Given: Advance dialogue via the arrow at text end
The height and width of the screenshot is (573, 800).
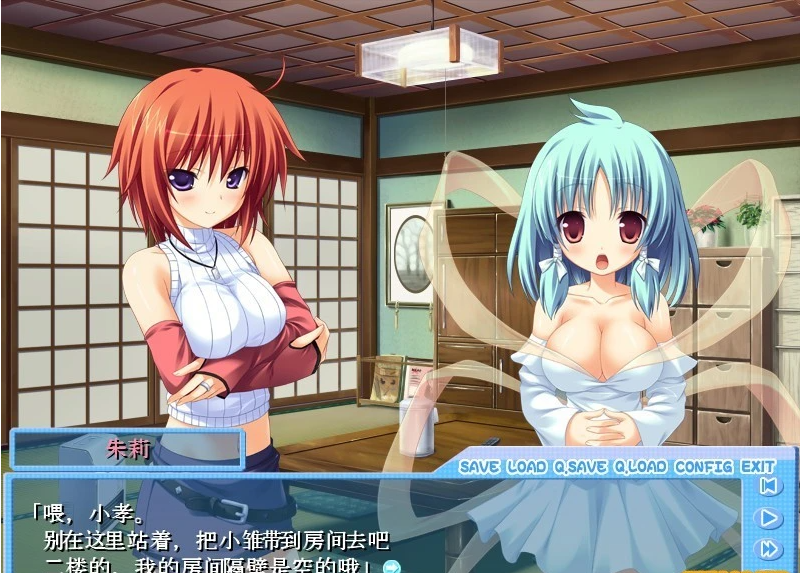Looking at the screenshot, I should tap(392, 567).
